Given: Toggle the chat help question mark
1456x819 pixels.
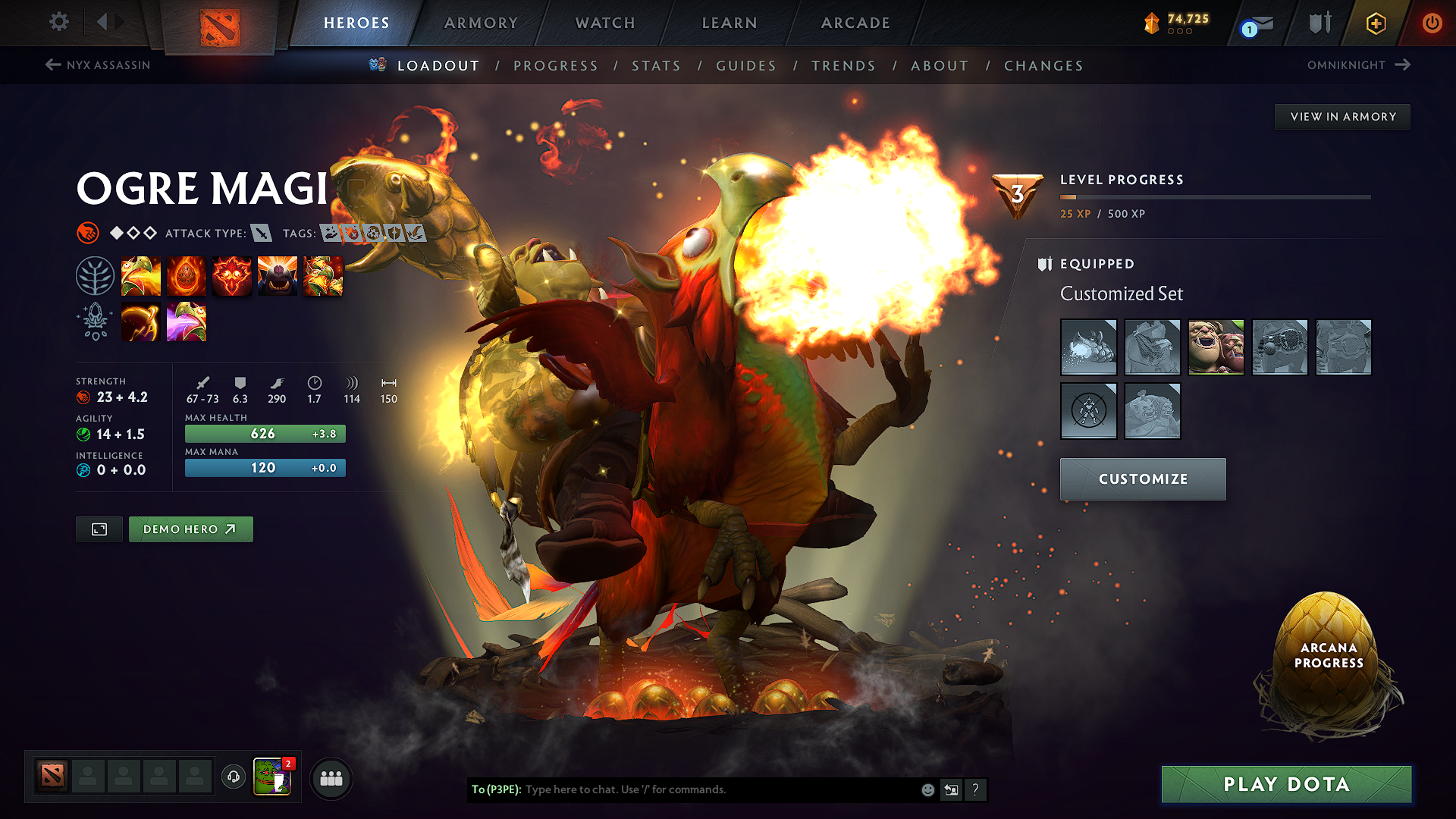Looking at the screenshot, I should point(976,789).
